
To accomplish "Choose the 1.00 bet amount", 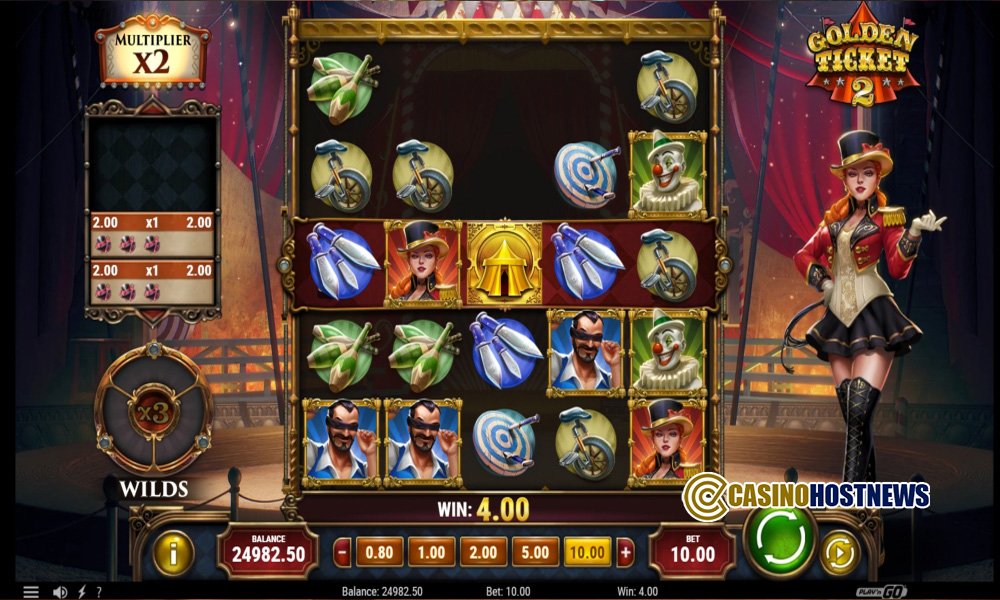I will (431, 551).
